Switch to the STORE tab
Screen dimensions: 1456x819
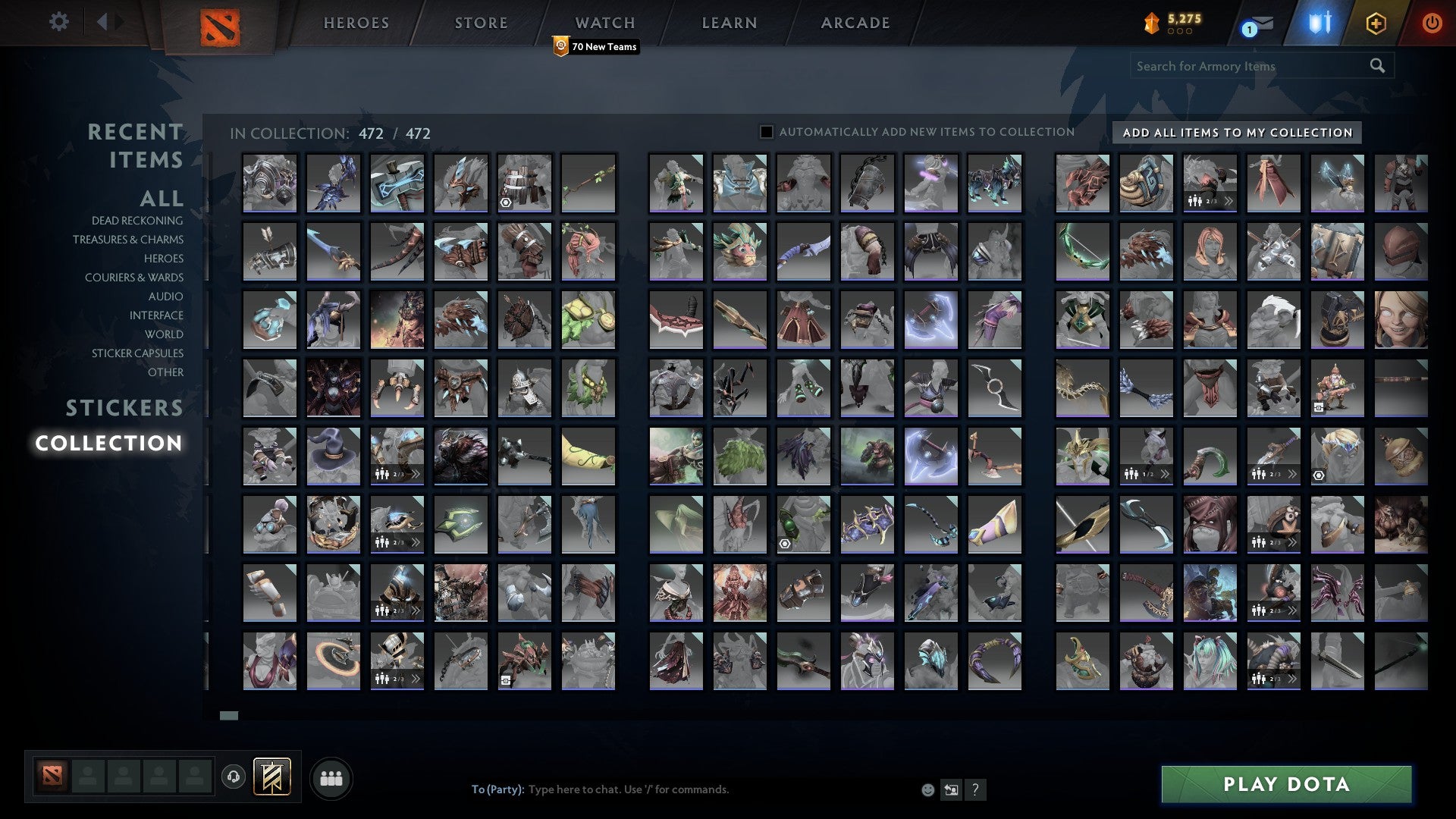click(480, 22)
